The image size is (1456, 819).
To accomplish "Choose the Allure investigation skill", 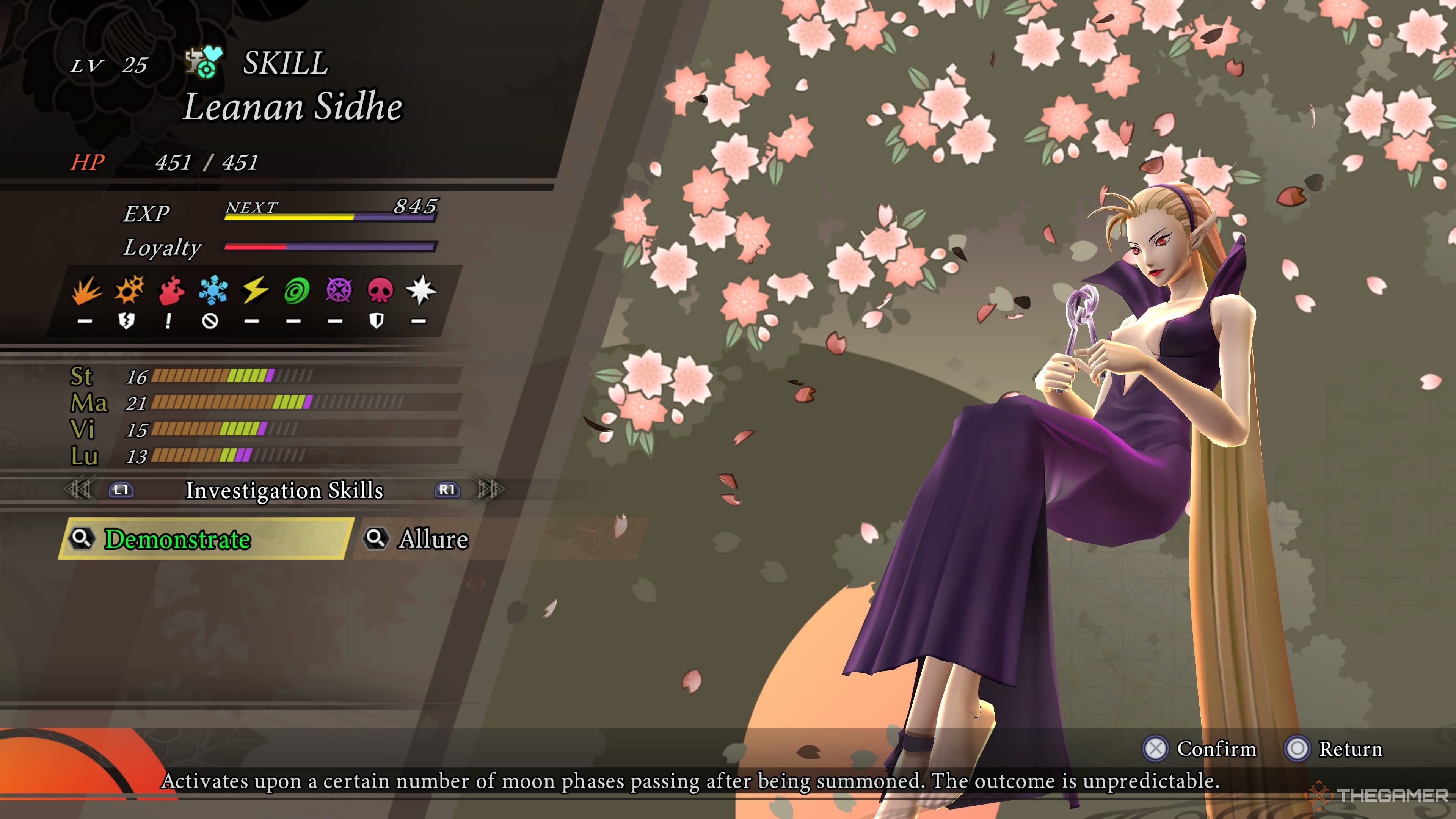I will (x=433, y=539).
